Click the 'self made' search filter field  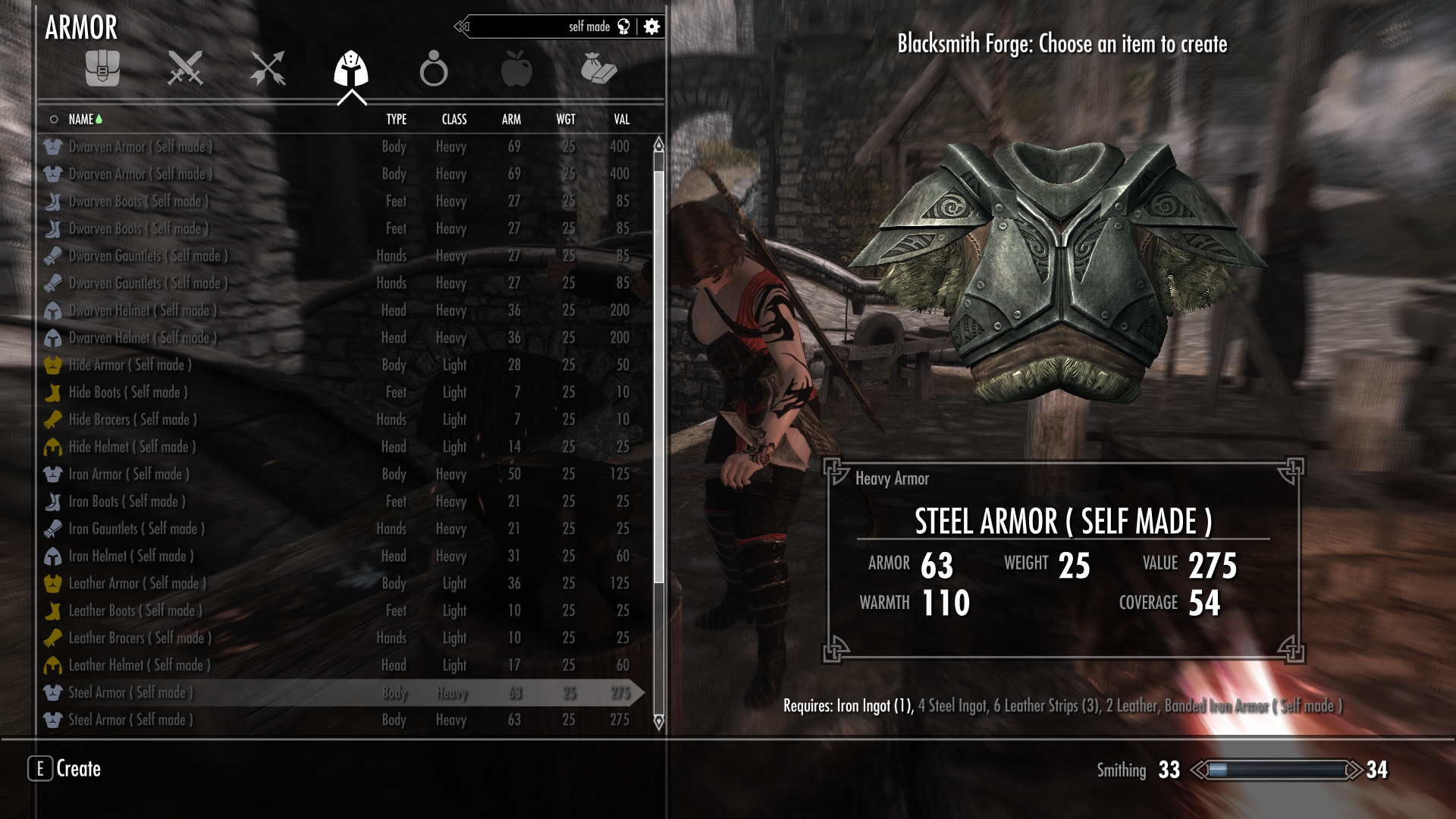(546, 27)
